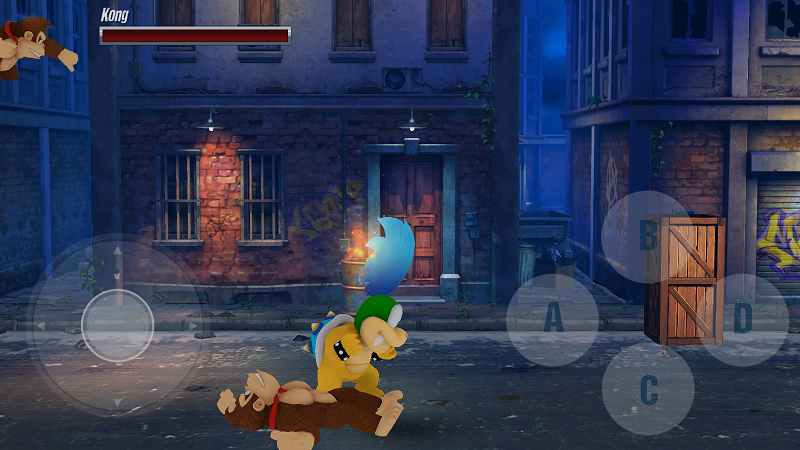Tap the joystick's down arrow
Viewport: 800px width, 450px height.
(x=117, y=400)
